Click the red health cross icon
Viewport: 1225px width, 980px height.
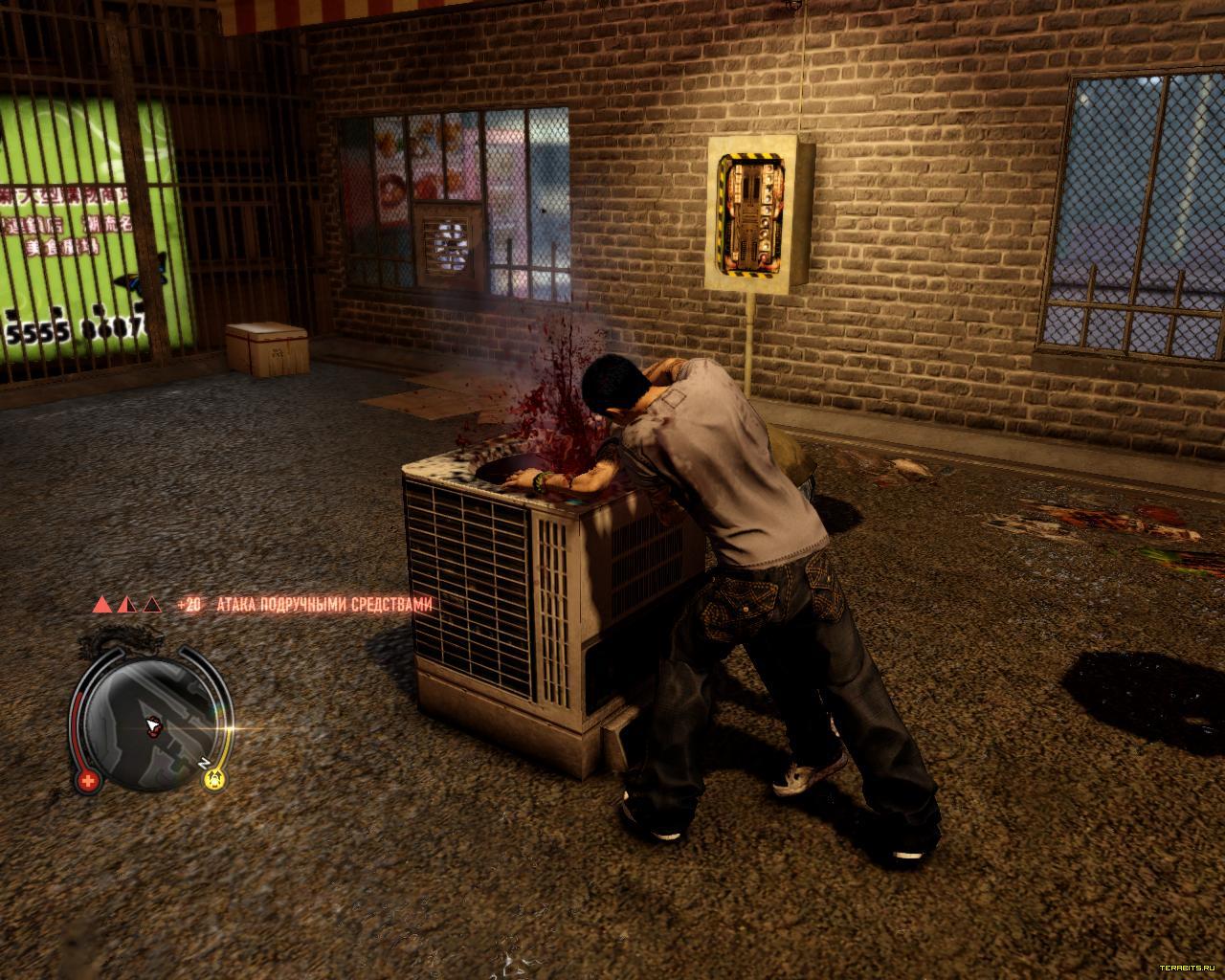point(89,780)
